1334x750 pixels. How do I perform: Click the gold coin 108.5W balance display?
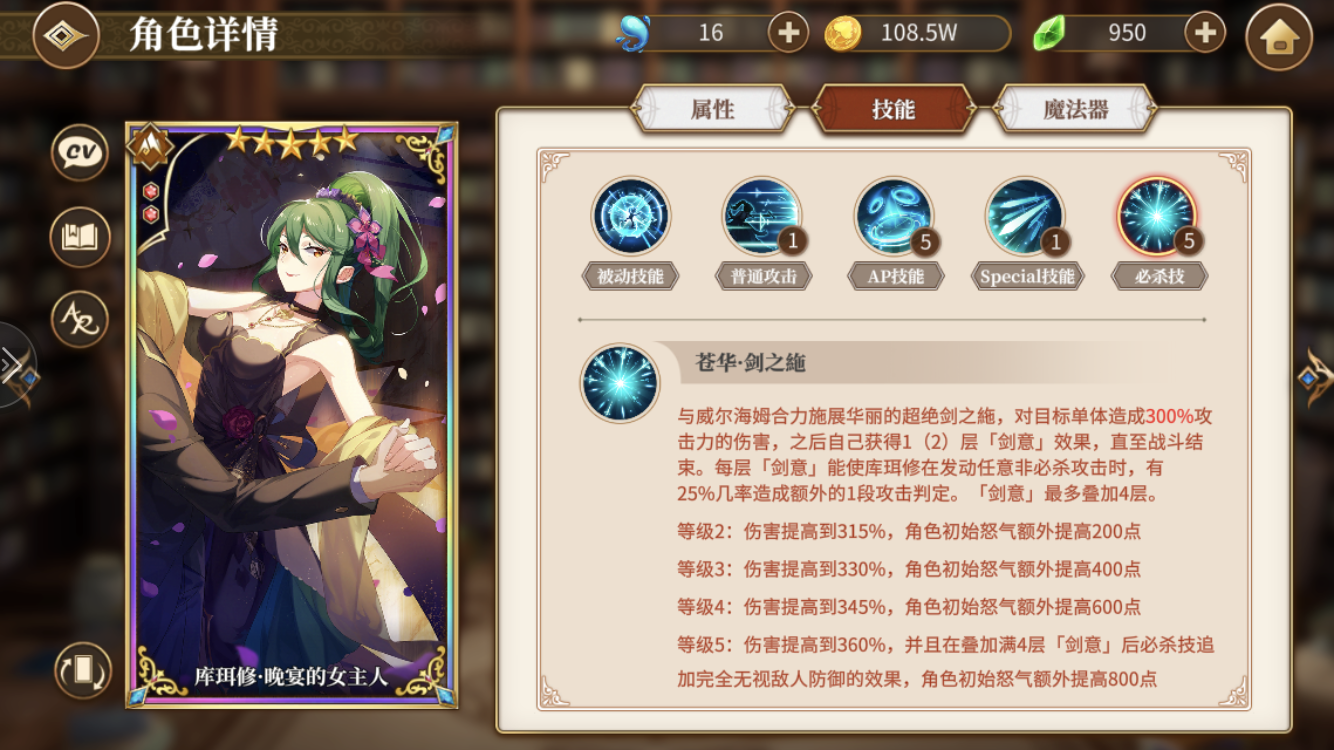[920, 31]
